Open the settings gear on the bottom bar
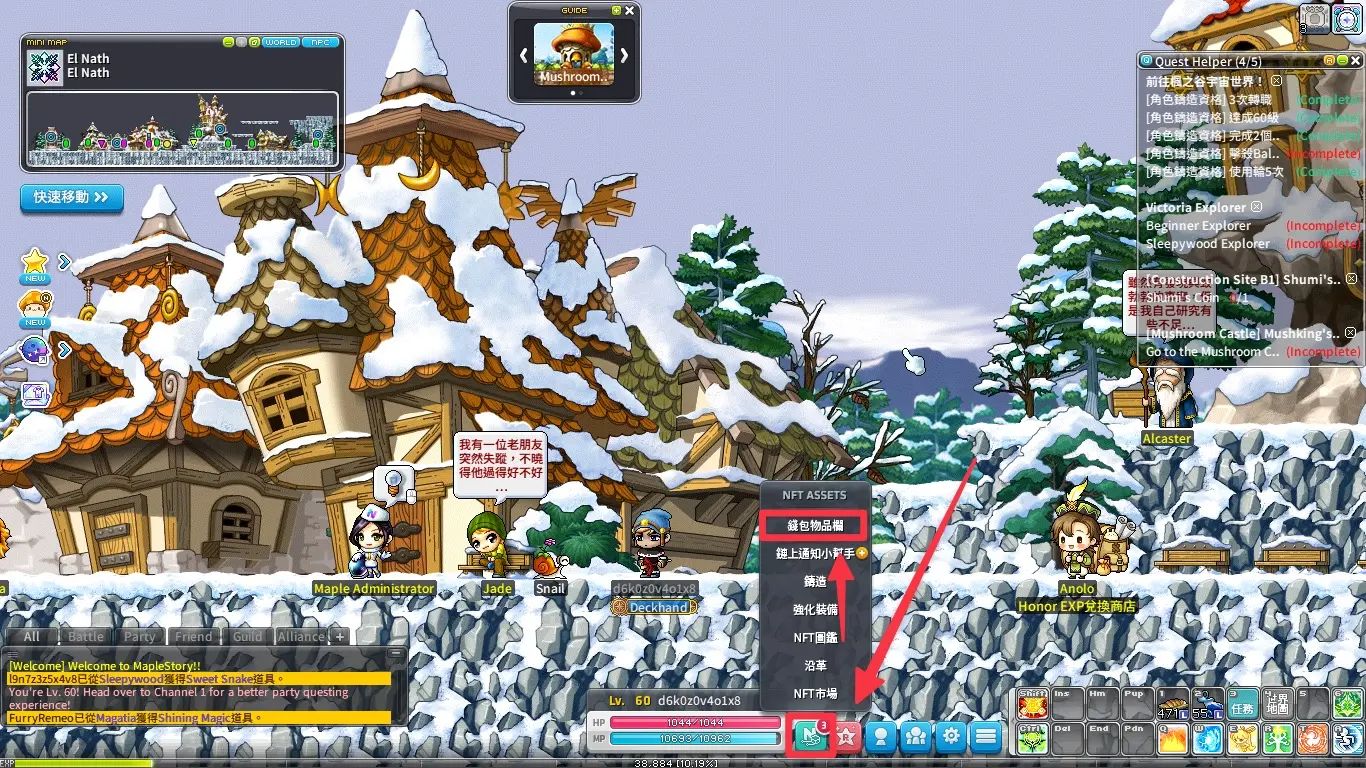1366x768 pixels. [x=950, y=737]
